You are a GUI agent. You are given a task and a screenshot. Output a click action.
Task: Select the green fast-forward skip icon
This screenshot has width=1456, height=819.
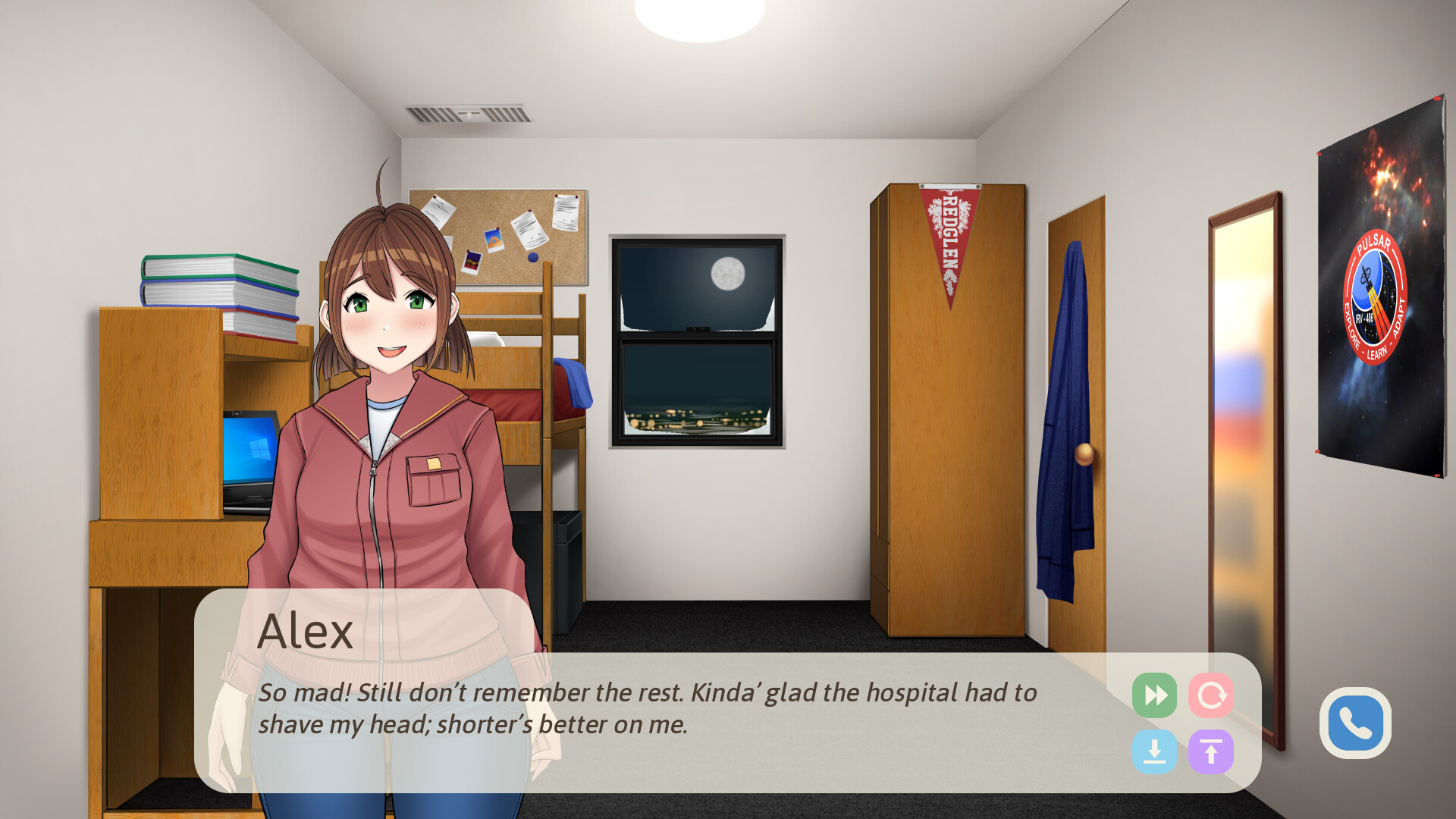click(1155, 695)
